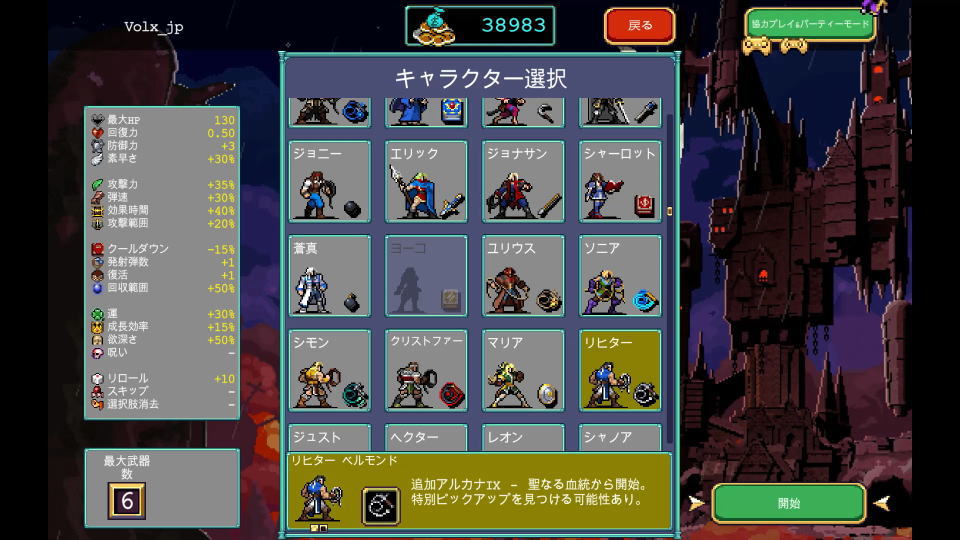Choose character 蒼真
Image resolution: width=960 pixels, height=540 pixels.
[x=330, y=276]
